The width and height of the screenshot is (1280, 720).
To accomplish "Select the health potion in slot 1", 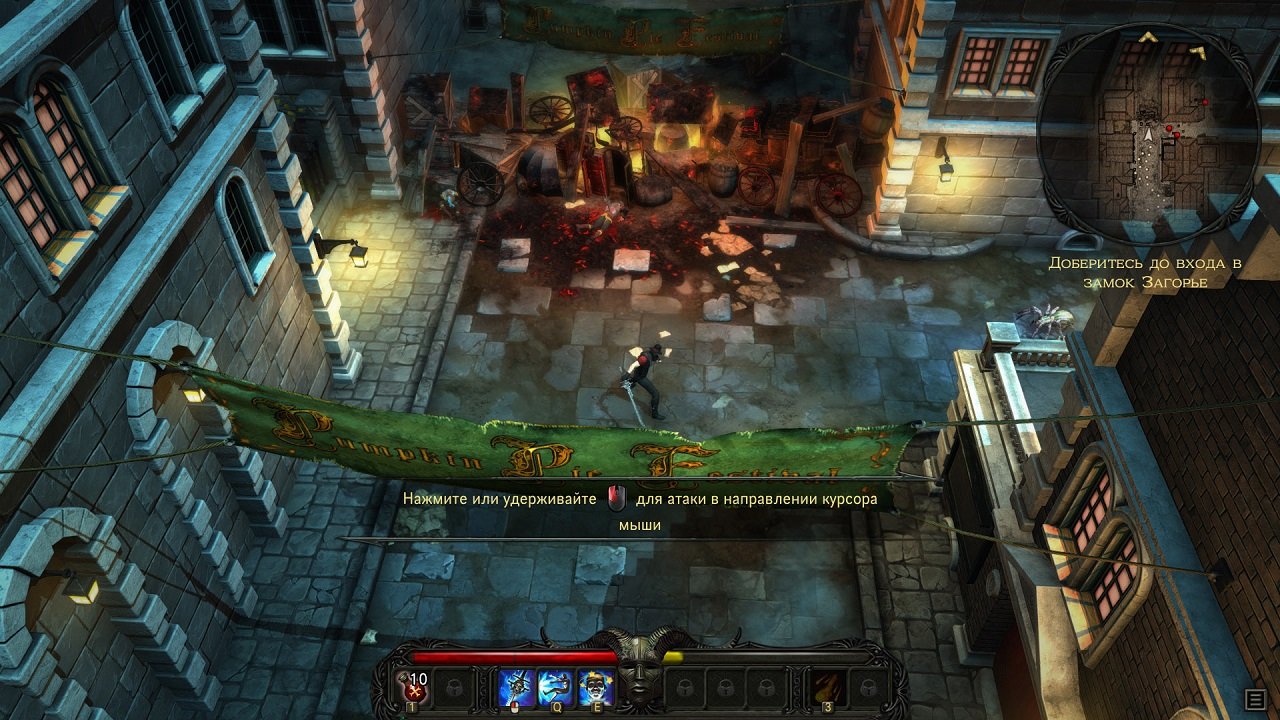I will (413, 687).
